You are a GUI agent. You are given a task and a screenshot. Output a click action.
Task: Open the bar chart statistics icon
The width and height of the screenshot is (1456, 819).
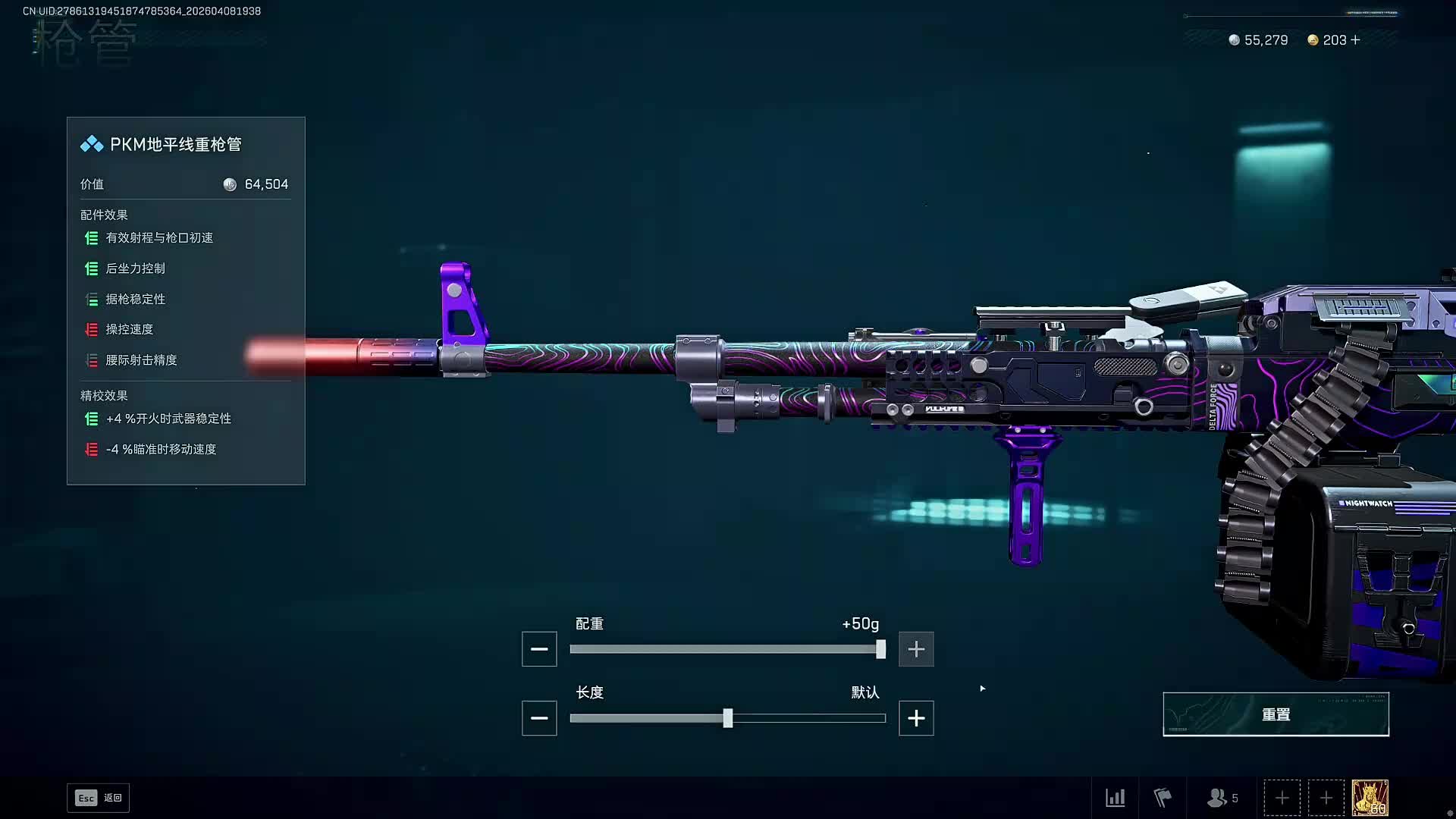point(1116,798)
